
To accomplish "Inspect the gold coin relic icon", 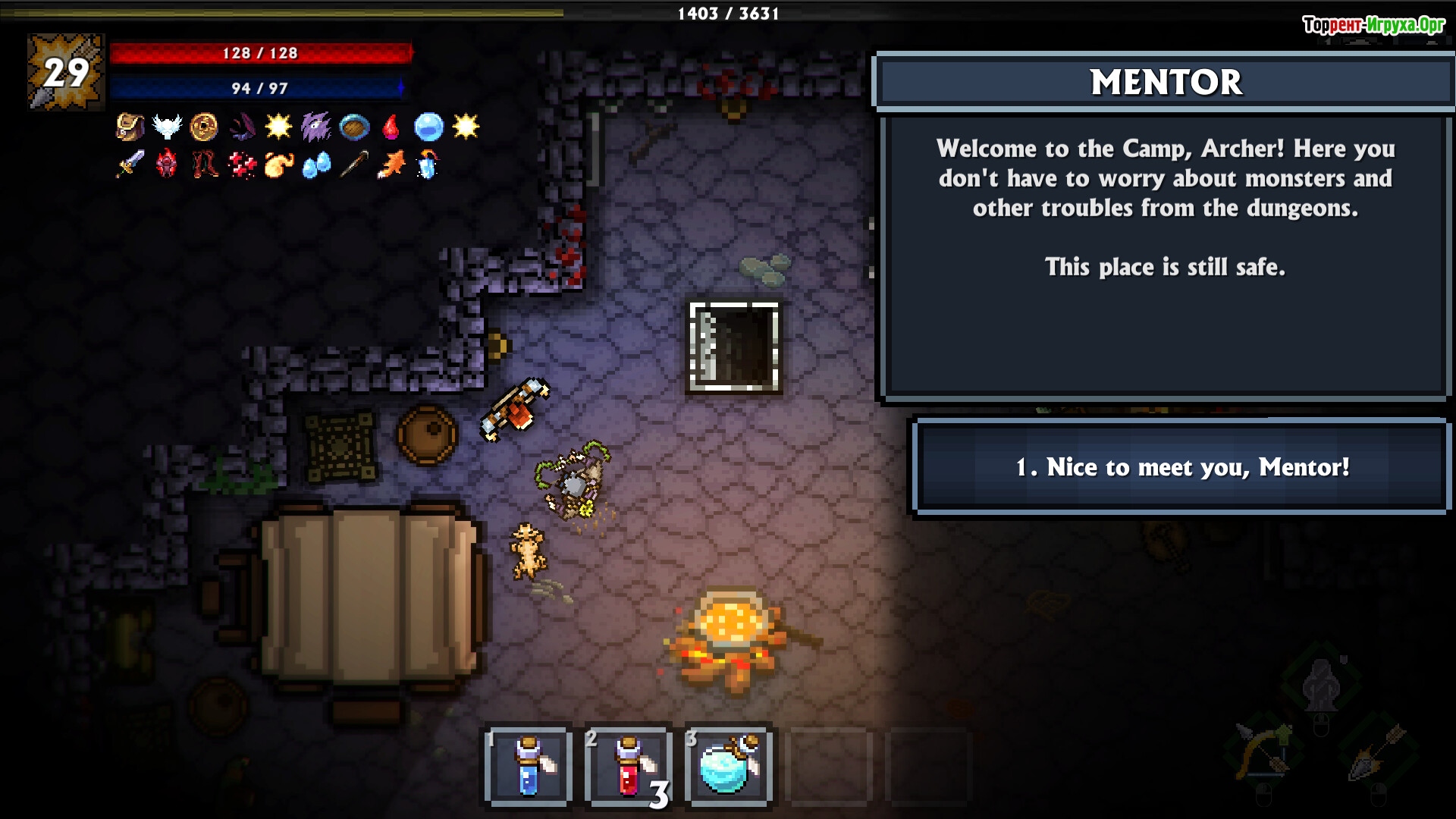I will [204, 127].
